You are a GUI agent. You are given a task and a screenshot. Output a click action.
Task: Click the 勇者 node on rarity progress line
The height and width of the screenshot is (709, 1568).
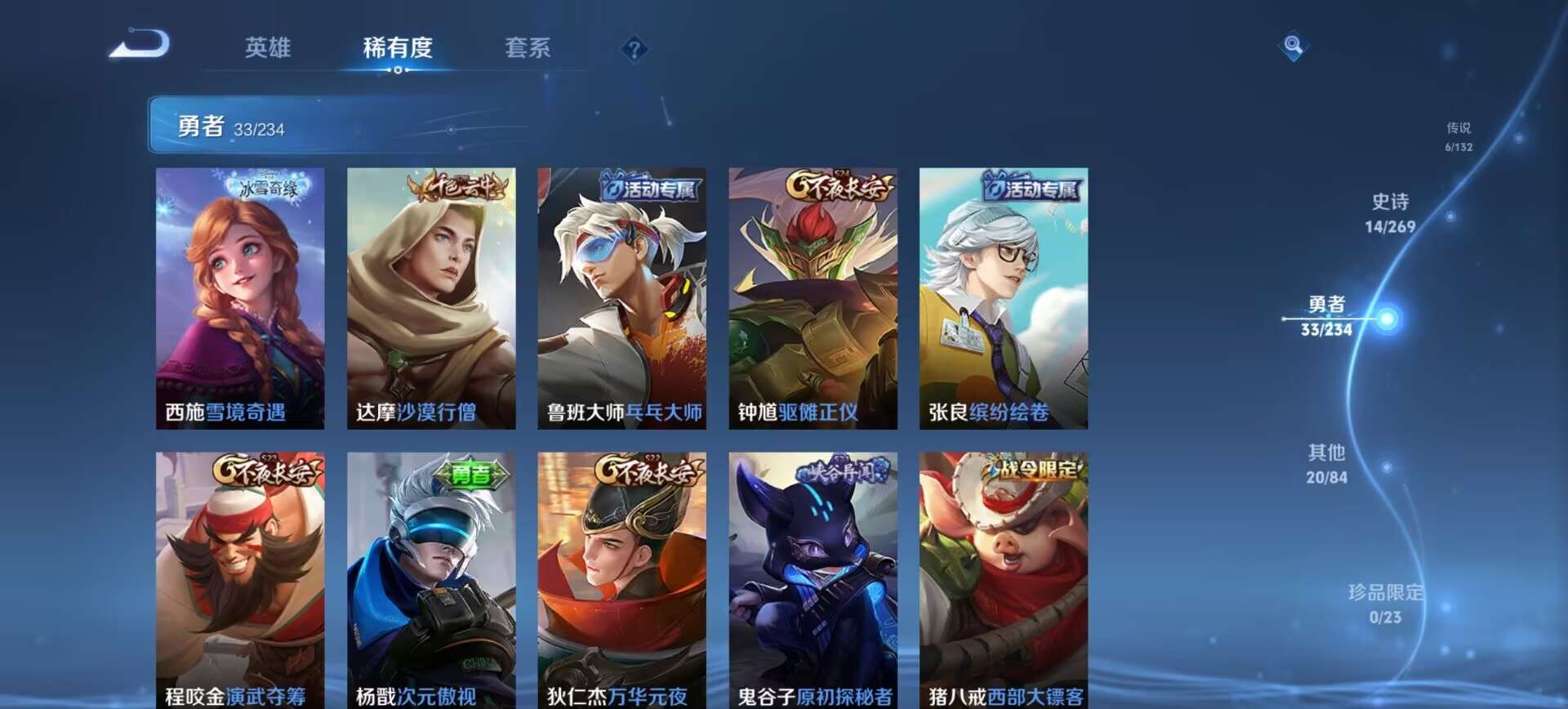coord(1392,317)
